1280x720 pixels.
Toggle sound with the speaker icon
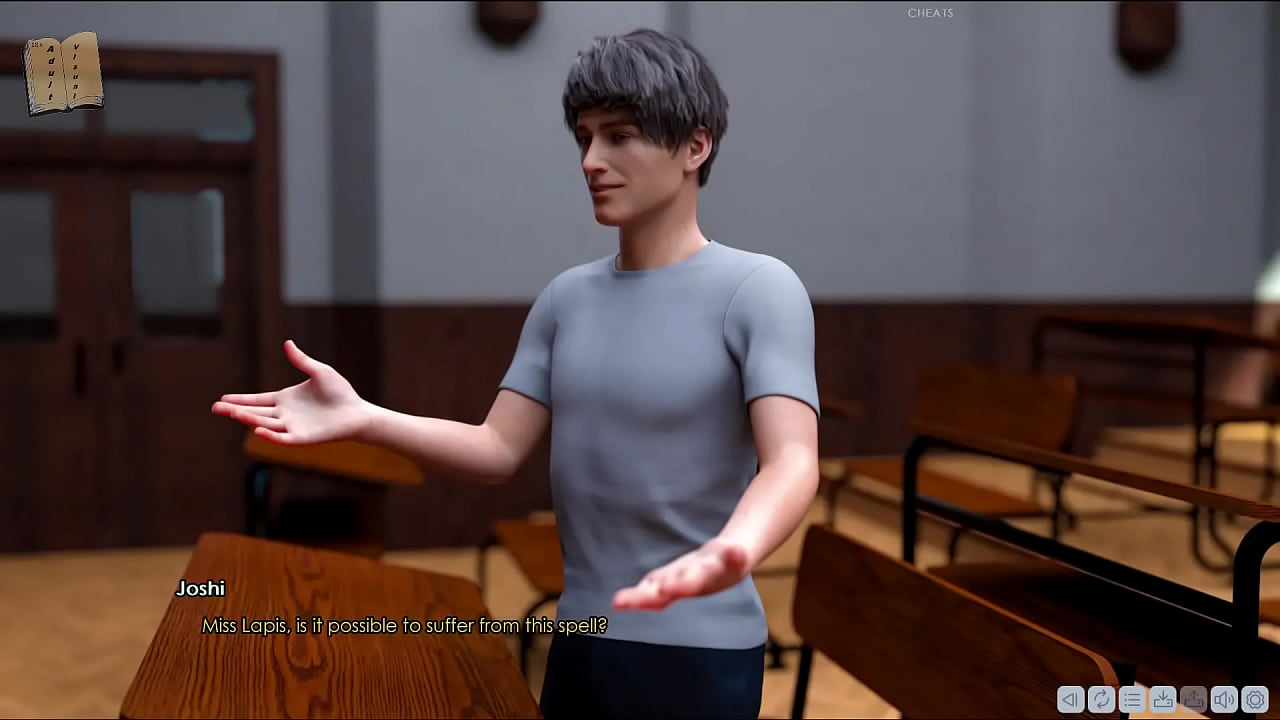pyautogui.click(x=1223, y=700)
